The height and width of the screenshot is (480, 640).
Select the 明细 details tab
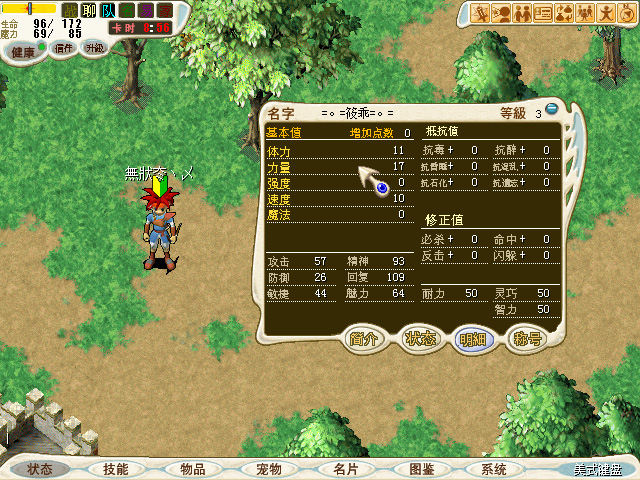[x=472, y=339]
